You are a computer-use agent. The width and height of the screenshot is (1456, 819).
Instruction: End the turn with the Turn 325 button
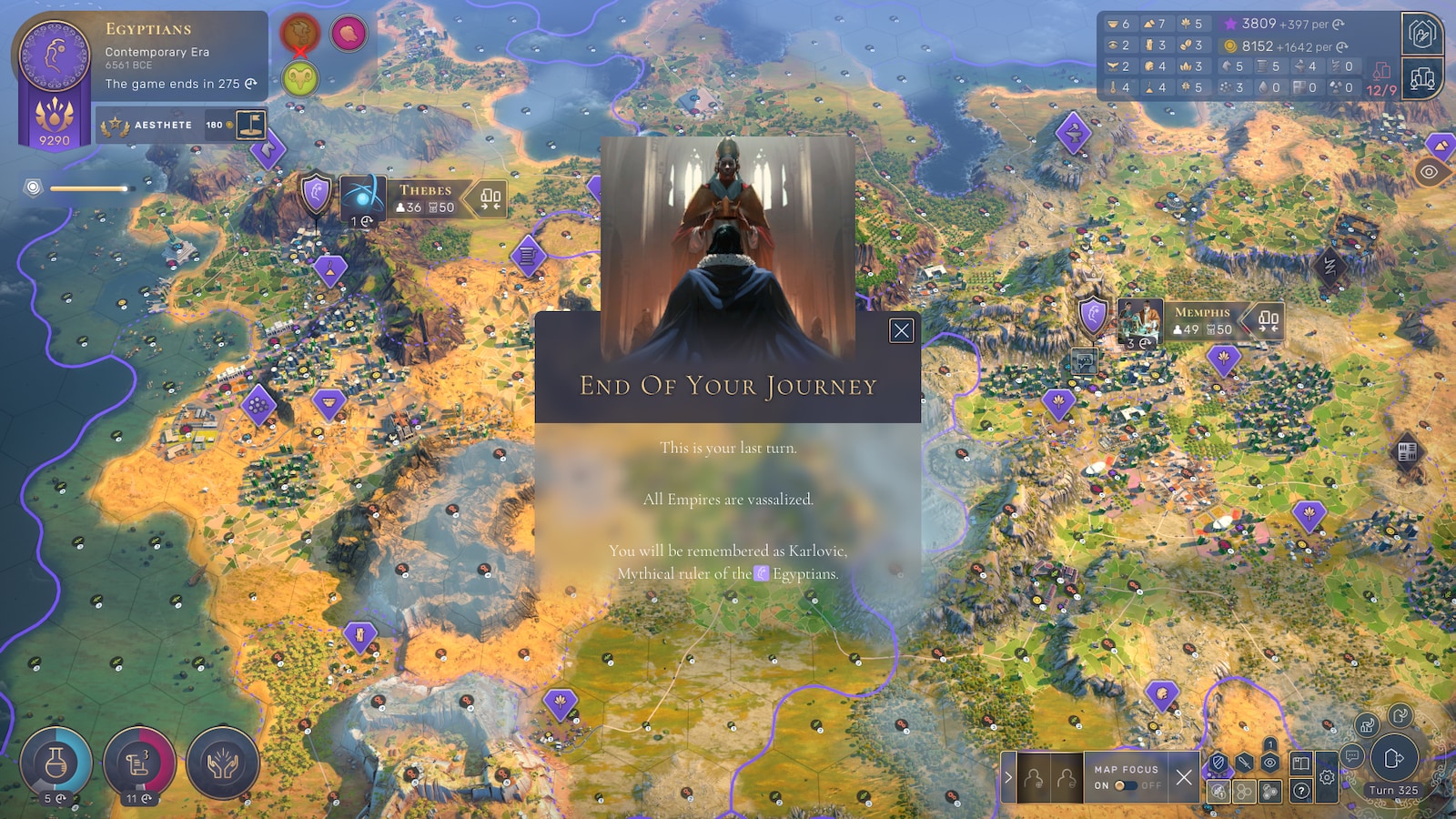click(1393, 759)
